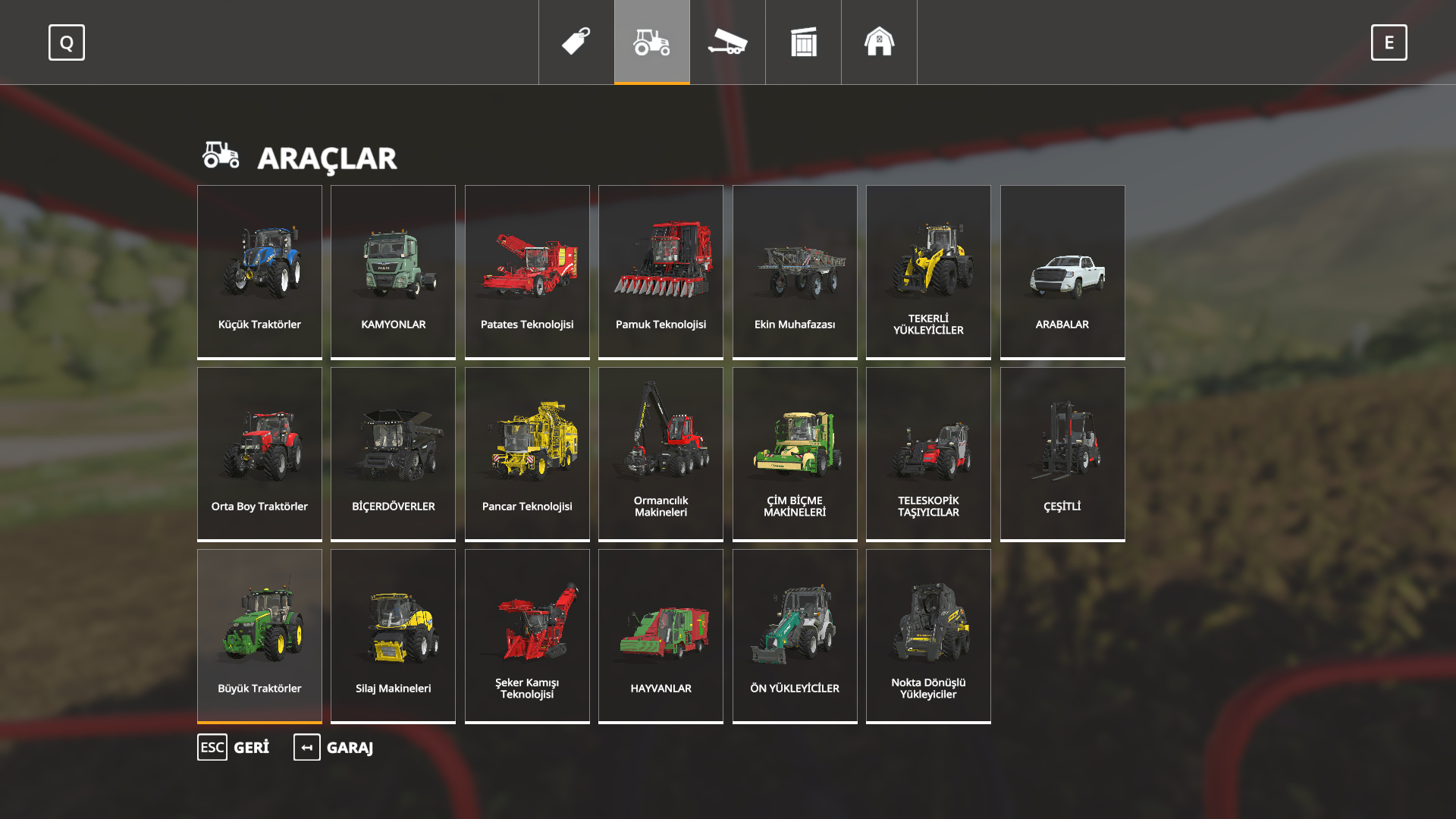
Task: Open the HAYVANLAR category
Action: [x=661, y=635]
